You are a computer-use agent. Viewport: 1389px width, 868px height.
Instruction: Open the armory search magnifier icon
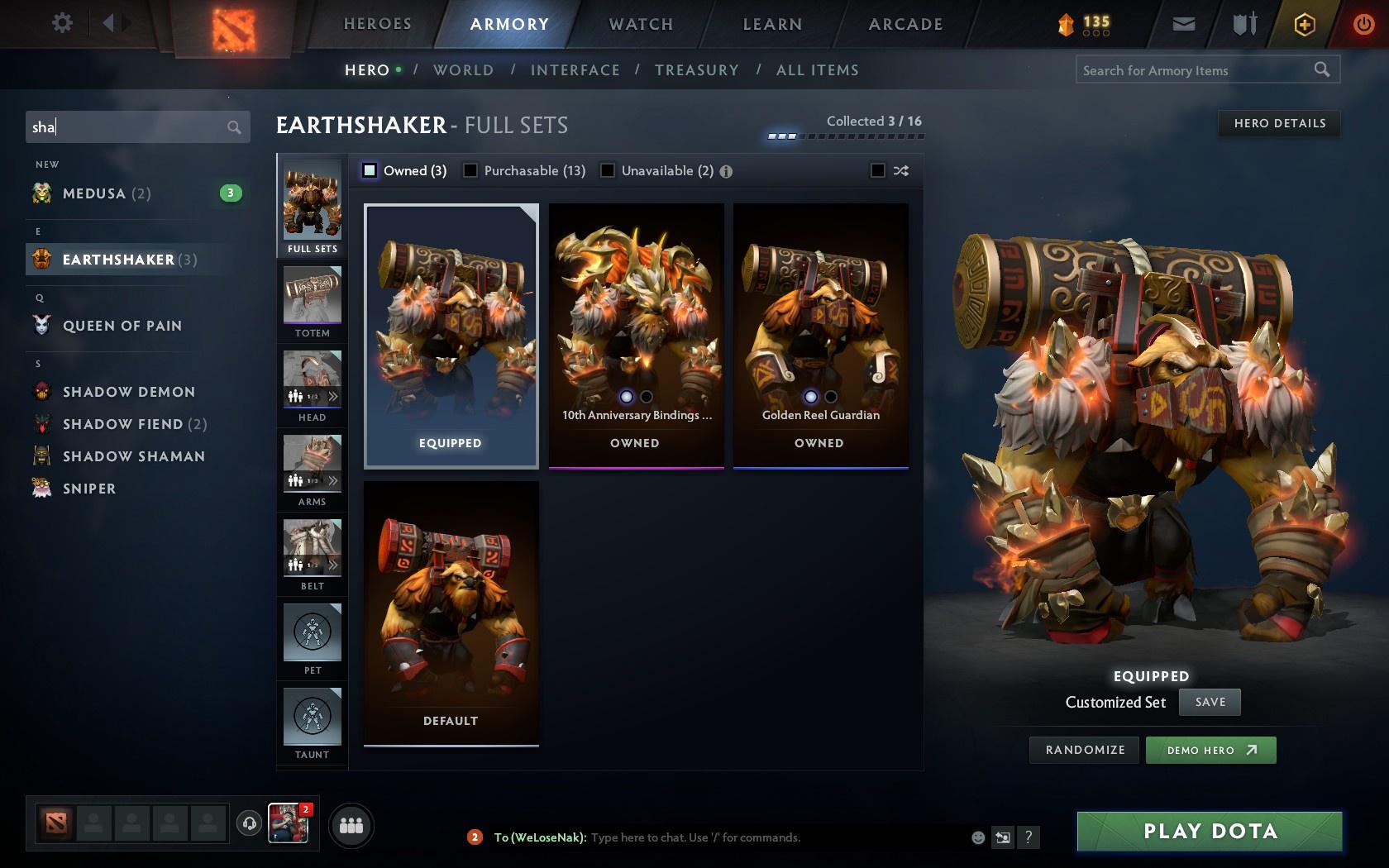[x=1320, y=70]
